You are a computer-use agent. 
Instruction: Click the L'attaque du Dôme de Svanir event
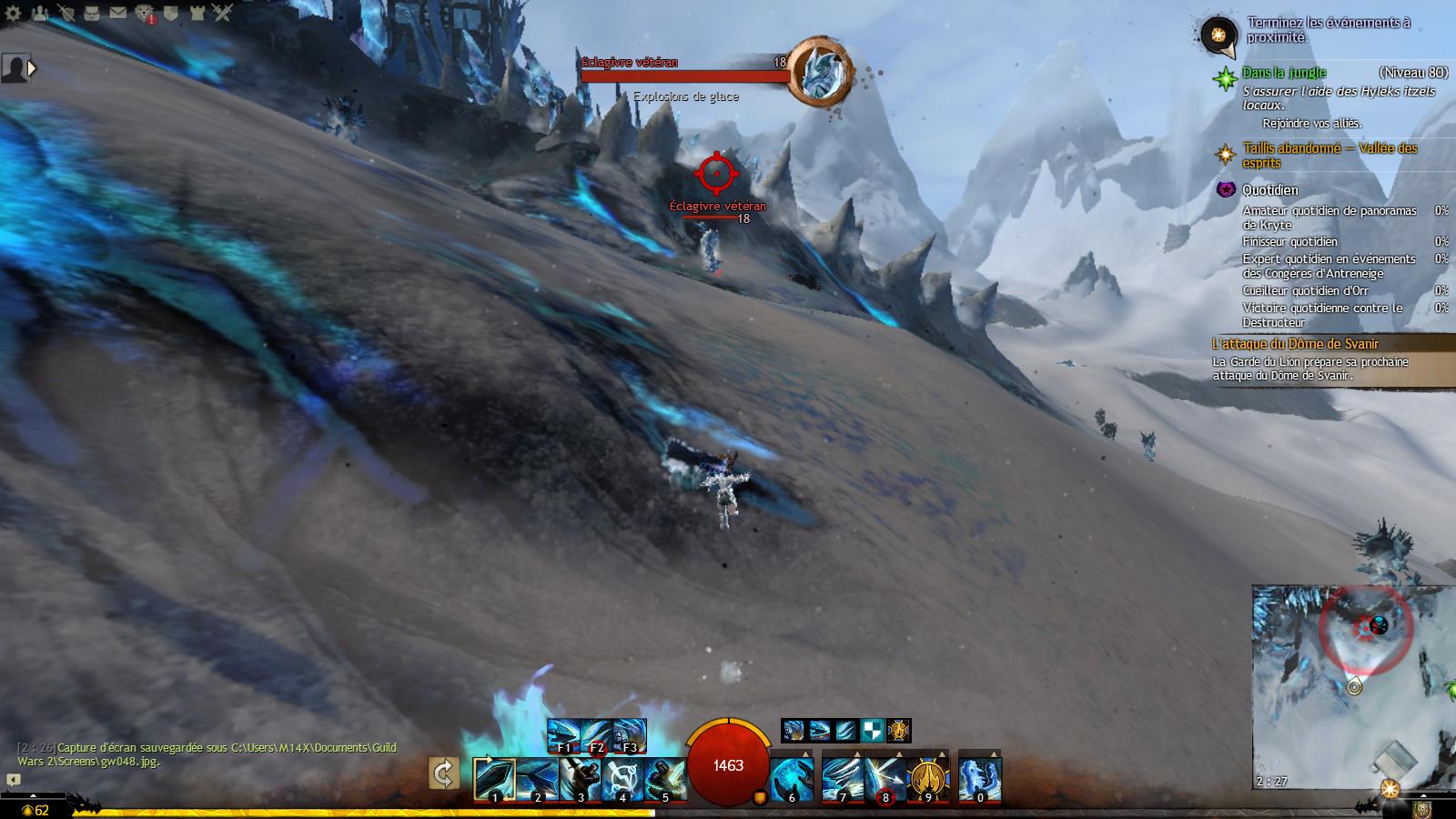point(1295,344)
